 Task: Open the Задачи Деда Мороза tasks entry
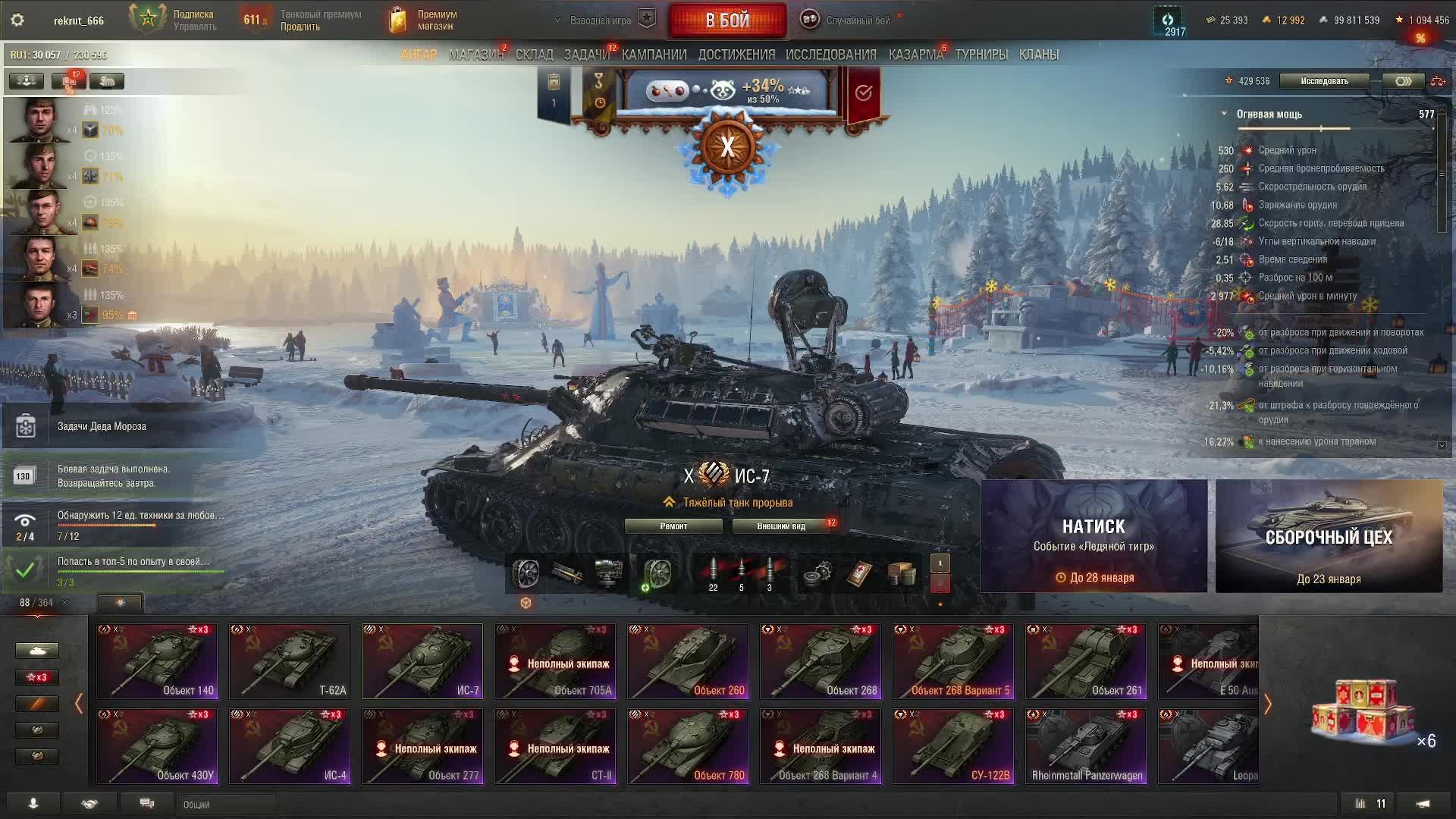(x=102, y=426)
